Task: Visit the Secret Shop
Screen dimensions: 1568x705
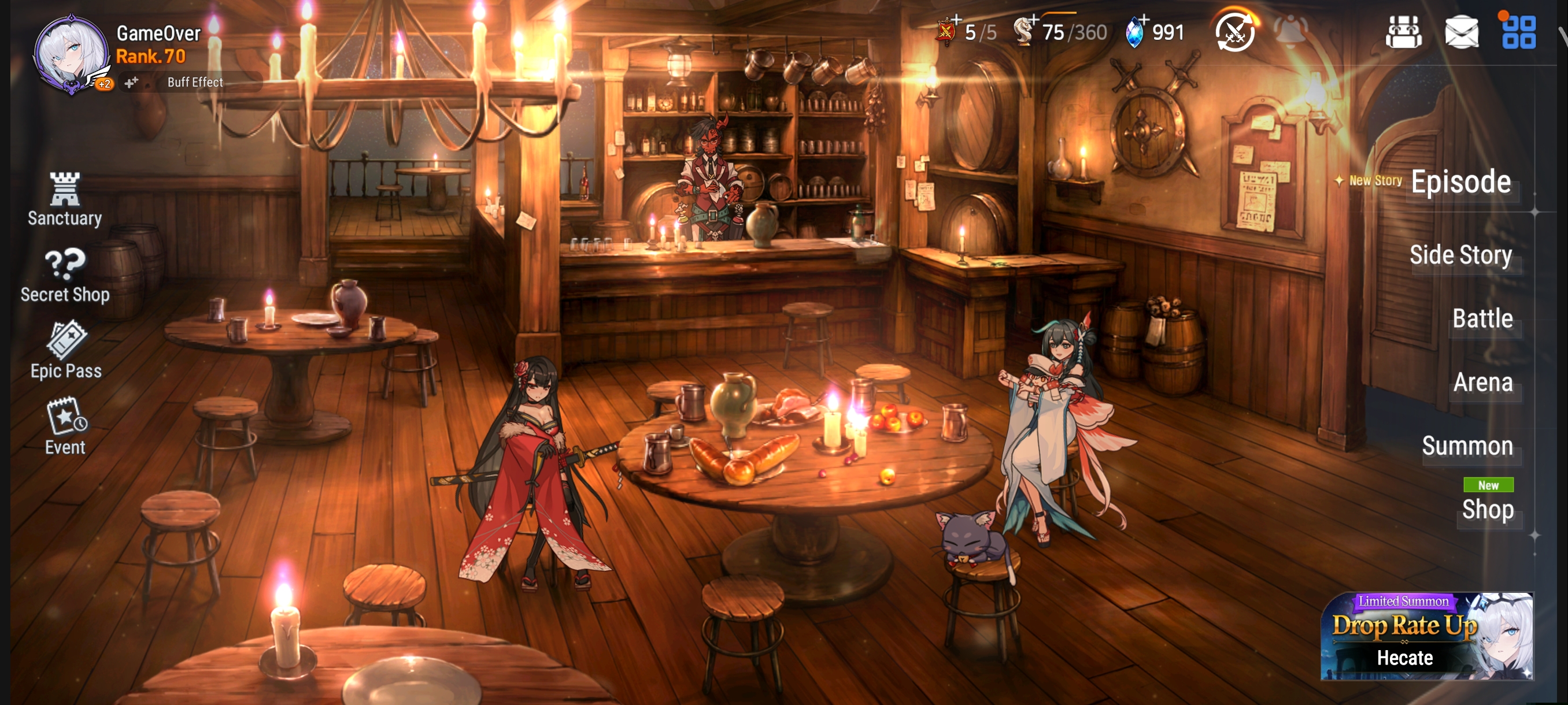Action: pyautogui.click(x=65, y=275)
